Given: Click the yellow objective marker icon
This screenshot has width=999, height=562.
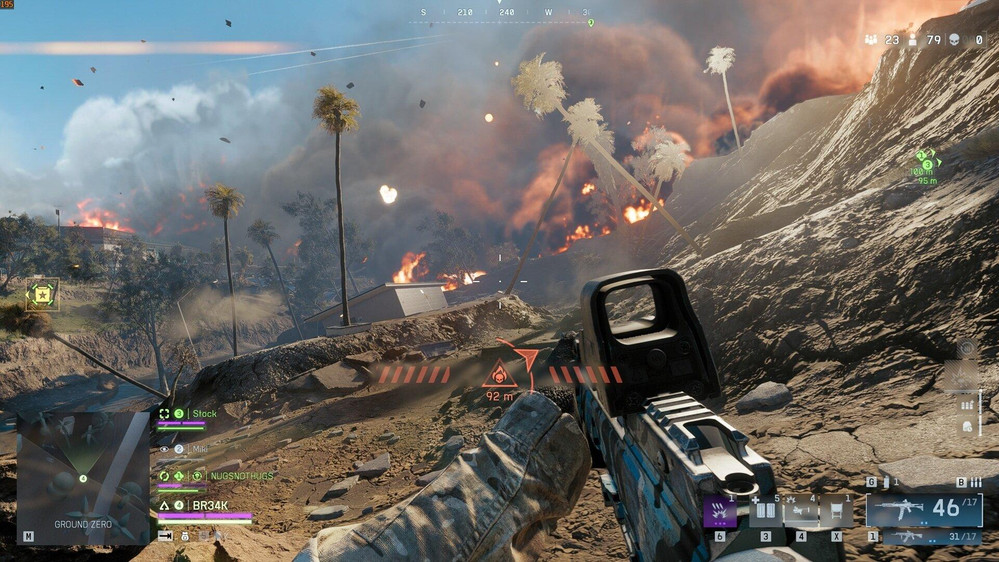Looking at the screenshot, I should click(42, 295).
